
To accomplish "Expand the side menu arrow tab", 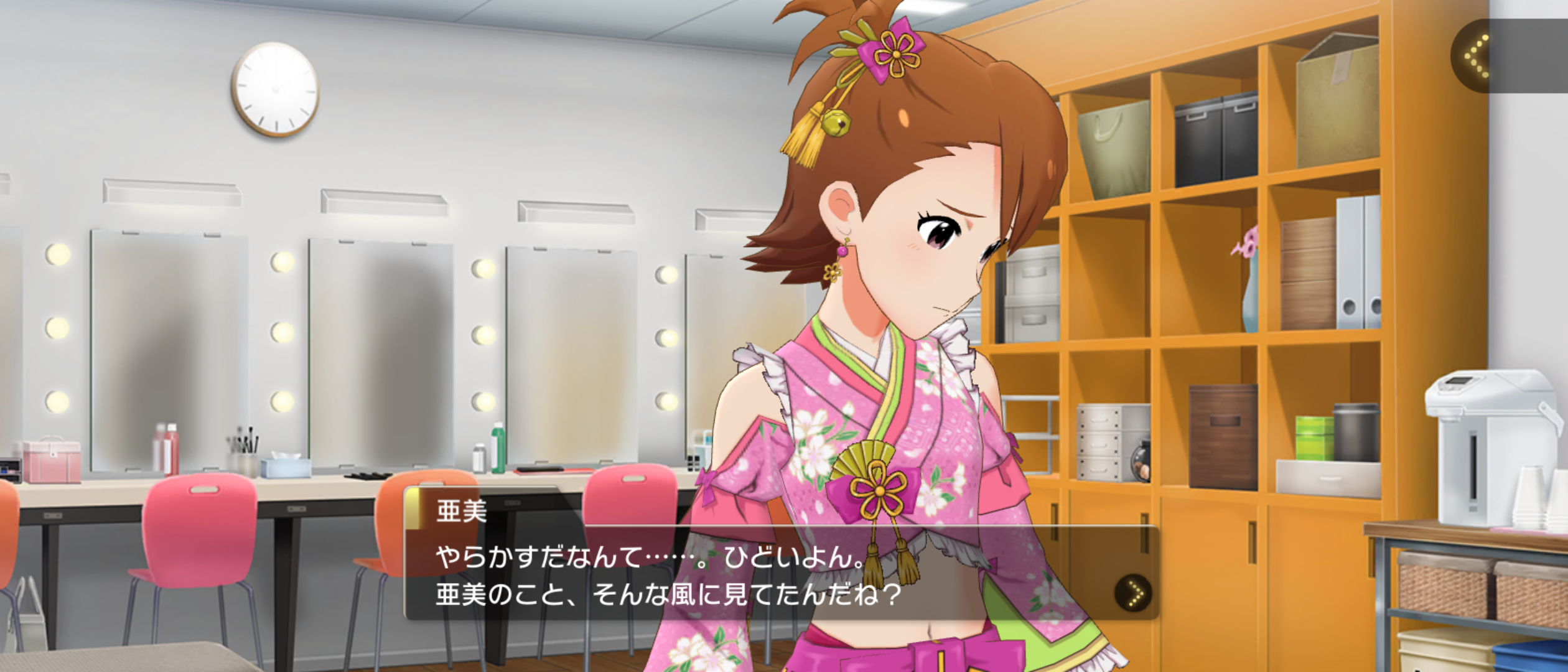I will click(x=1477, y=56).
